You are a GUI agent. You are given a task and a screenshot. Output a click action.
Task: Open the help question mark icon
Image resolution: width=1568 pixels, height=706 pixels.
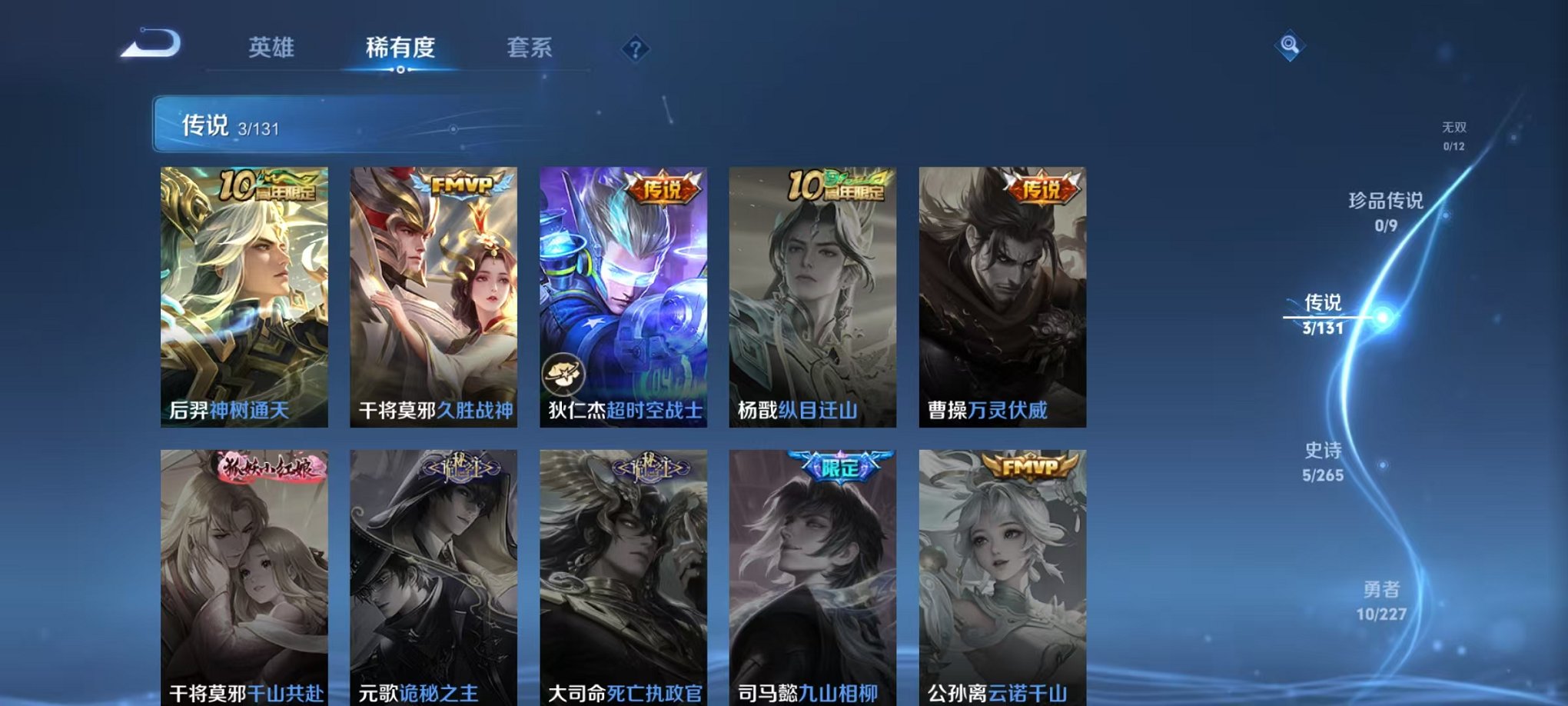click(635, 49)
